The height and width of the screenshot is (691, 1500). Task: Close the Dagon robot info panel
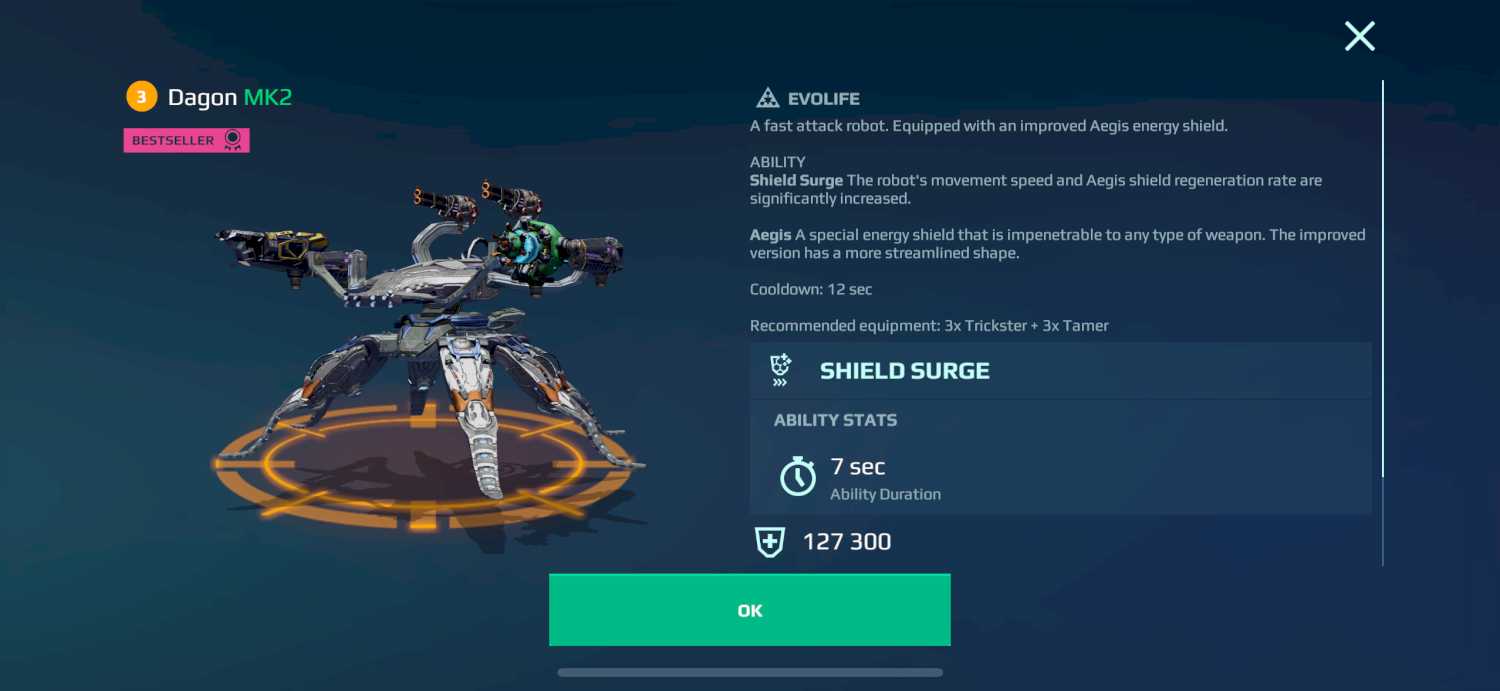pos(1359,37)
